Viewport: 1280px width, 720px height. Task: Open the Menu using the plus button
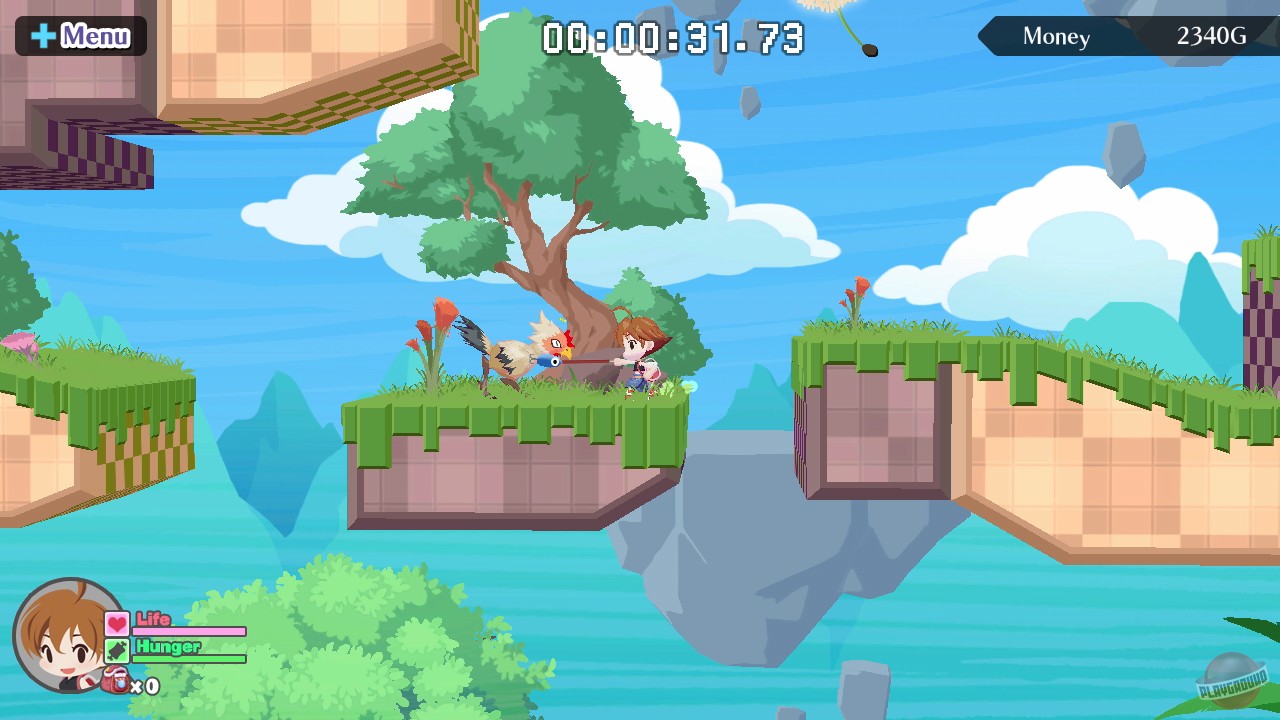coord(80,36)
